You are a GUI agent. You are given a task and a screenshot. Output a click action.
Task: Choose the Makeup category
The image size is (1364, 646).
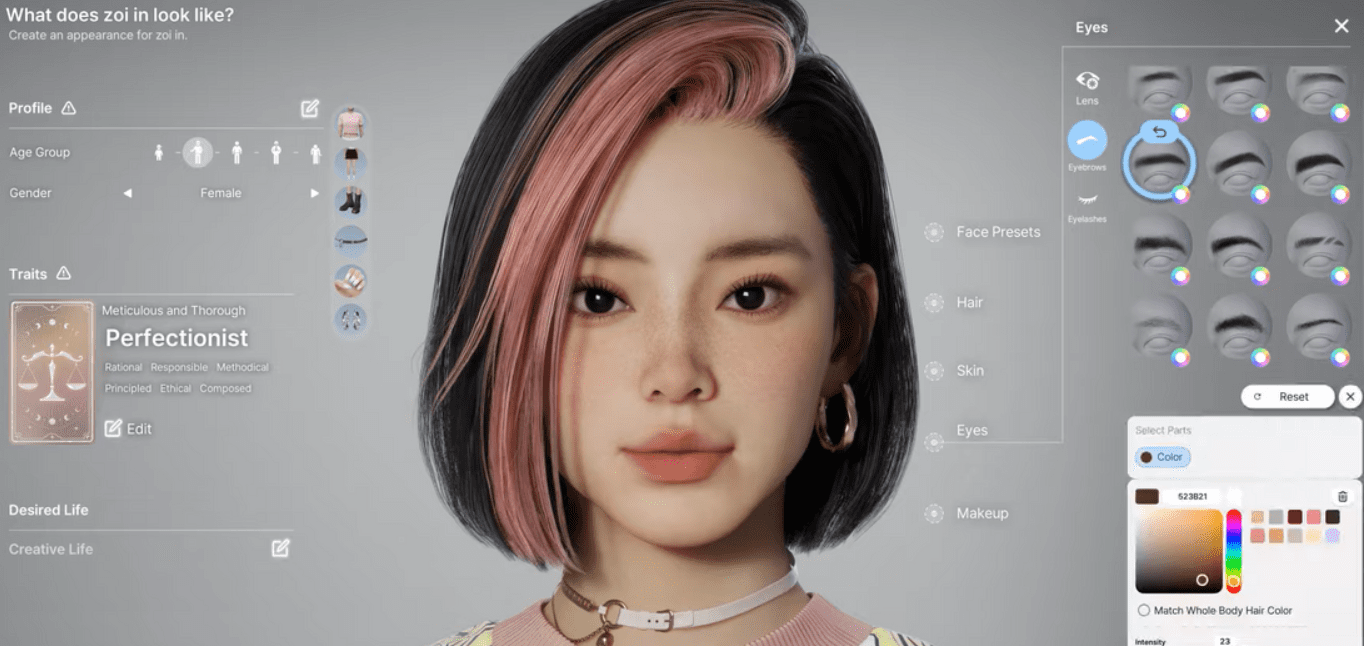click(x=981, y=513)
